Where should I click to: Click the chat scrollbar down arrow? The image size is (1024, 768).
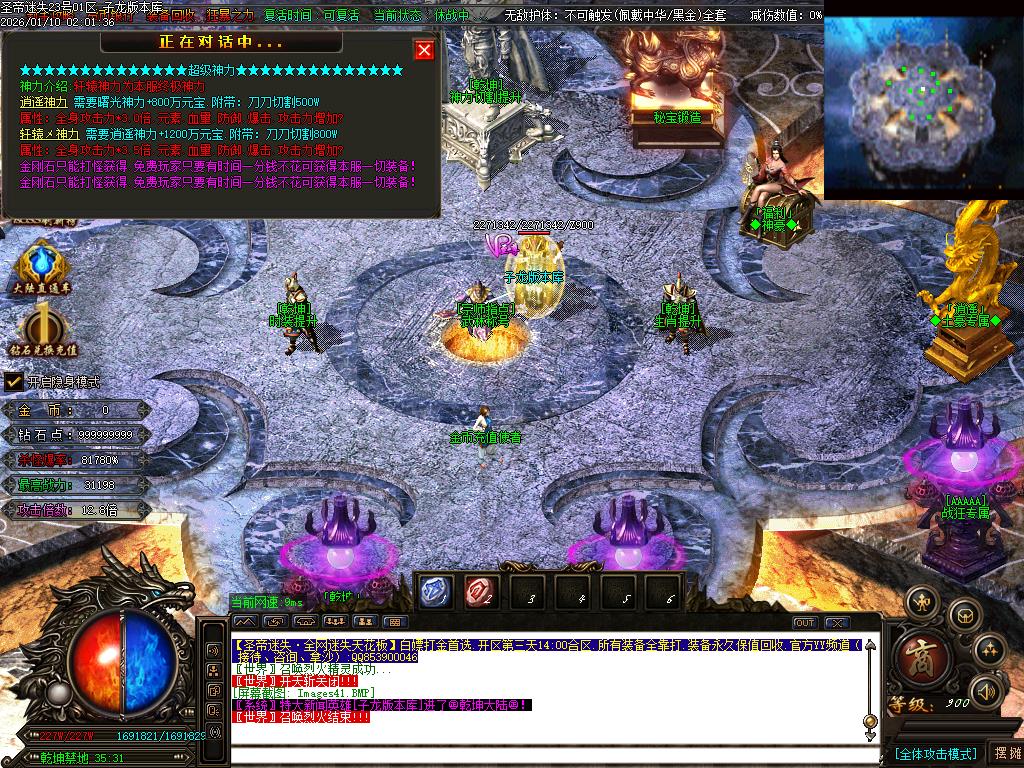[x=870, y=722]
